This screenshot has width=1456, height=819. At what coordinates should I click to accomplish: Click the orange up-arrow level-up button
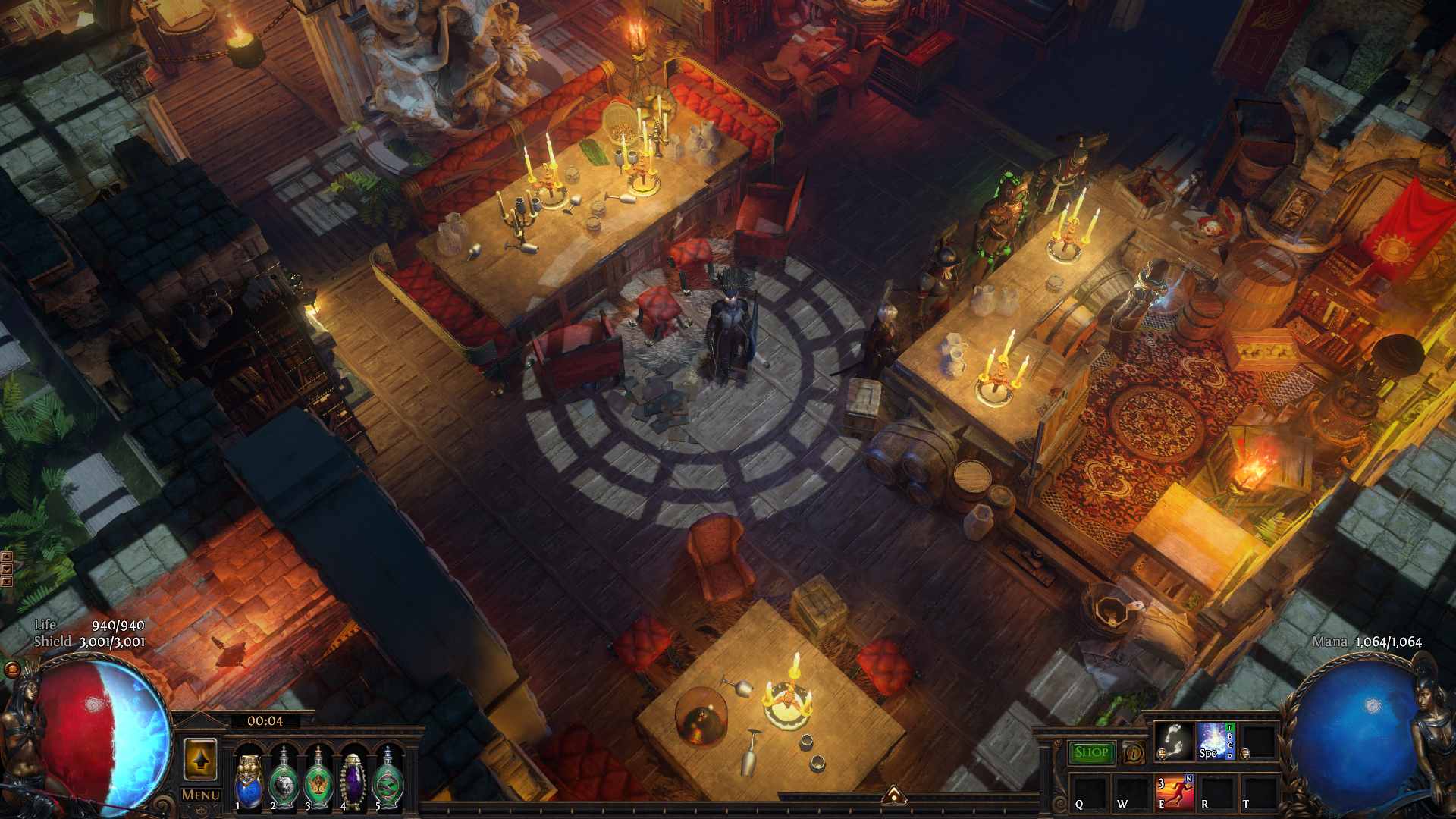point(201,758)
